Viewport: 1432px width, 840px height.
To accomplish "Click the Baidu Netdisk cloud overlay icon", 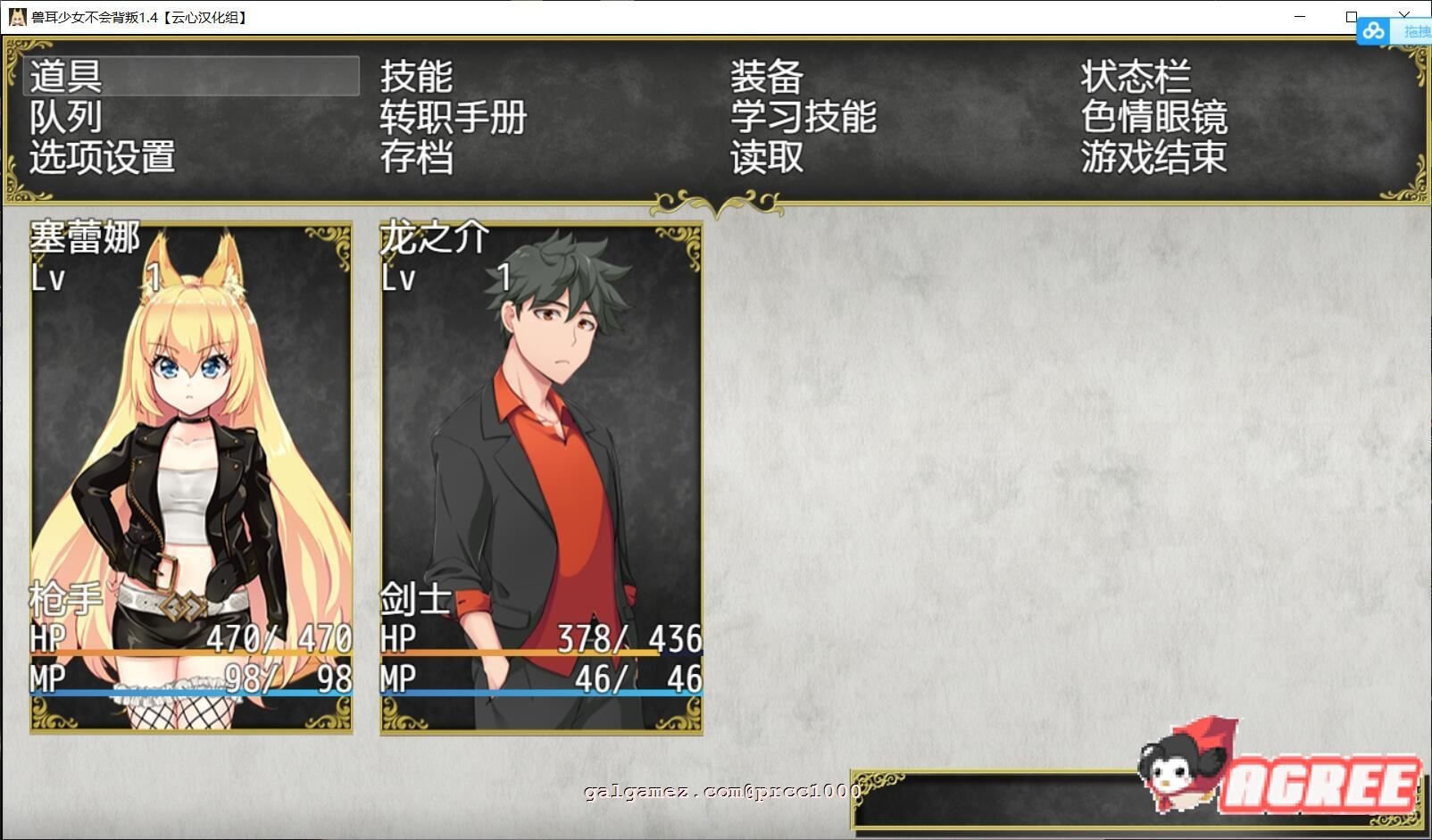I will coord(1373,31).
